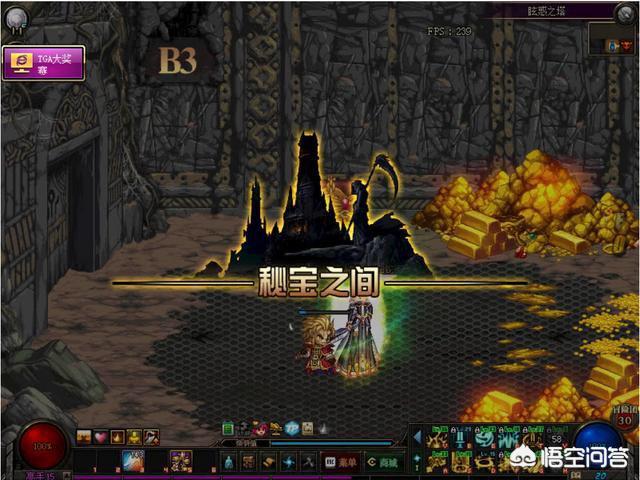This screenshot has width=640, height=480.
Task: Use the blue slash item in quickbar
Action: click(x=134, y=461)
